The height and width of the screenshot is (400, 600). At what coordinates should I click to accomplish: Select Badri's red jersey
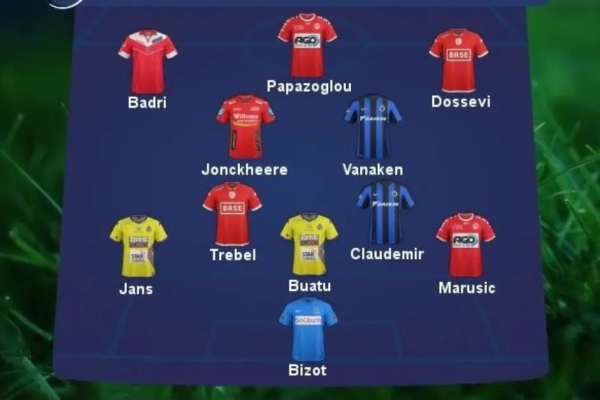pos(147,60)
